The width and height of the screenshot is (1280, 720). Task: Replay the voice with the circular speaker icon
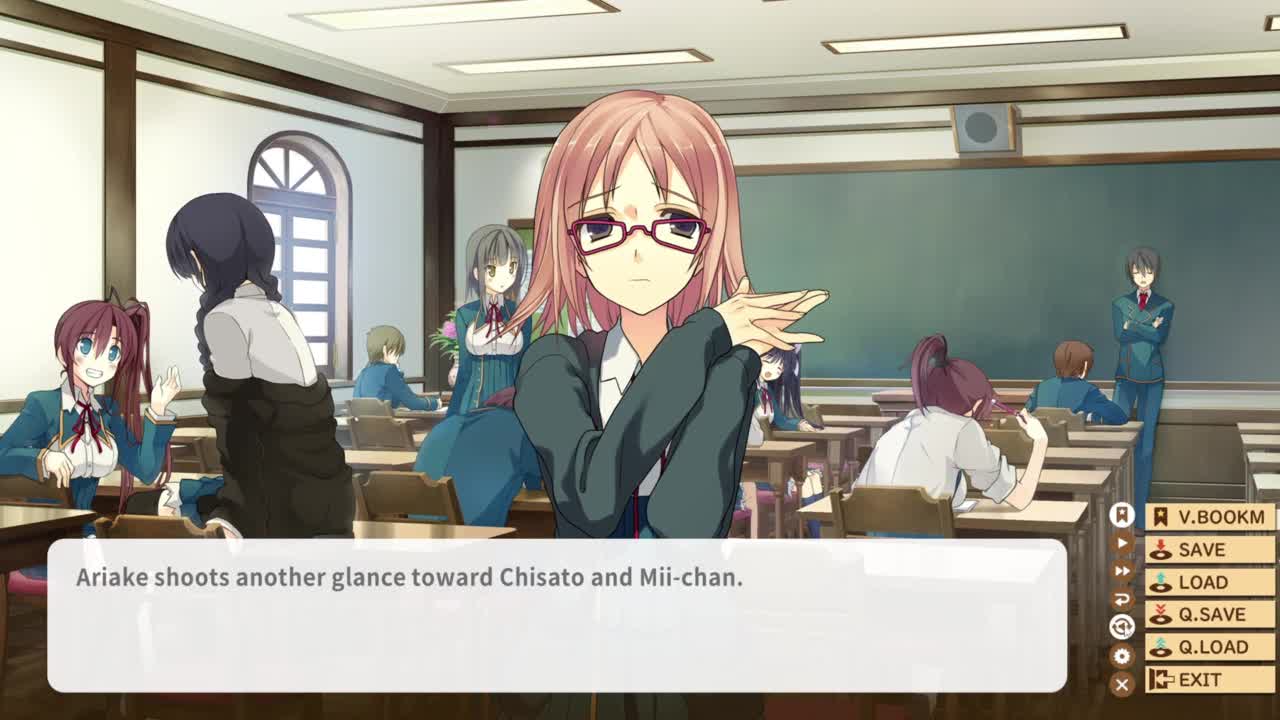point(1122,627)
